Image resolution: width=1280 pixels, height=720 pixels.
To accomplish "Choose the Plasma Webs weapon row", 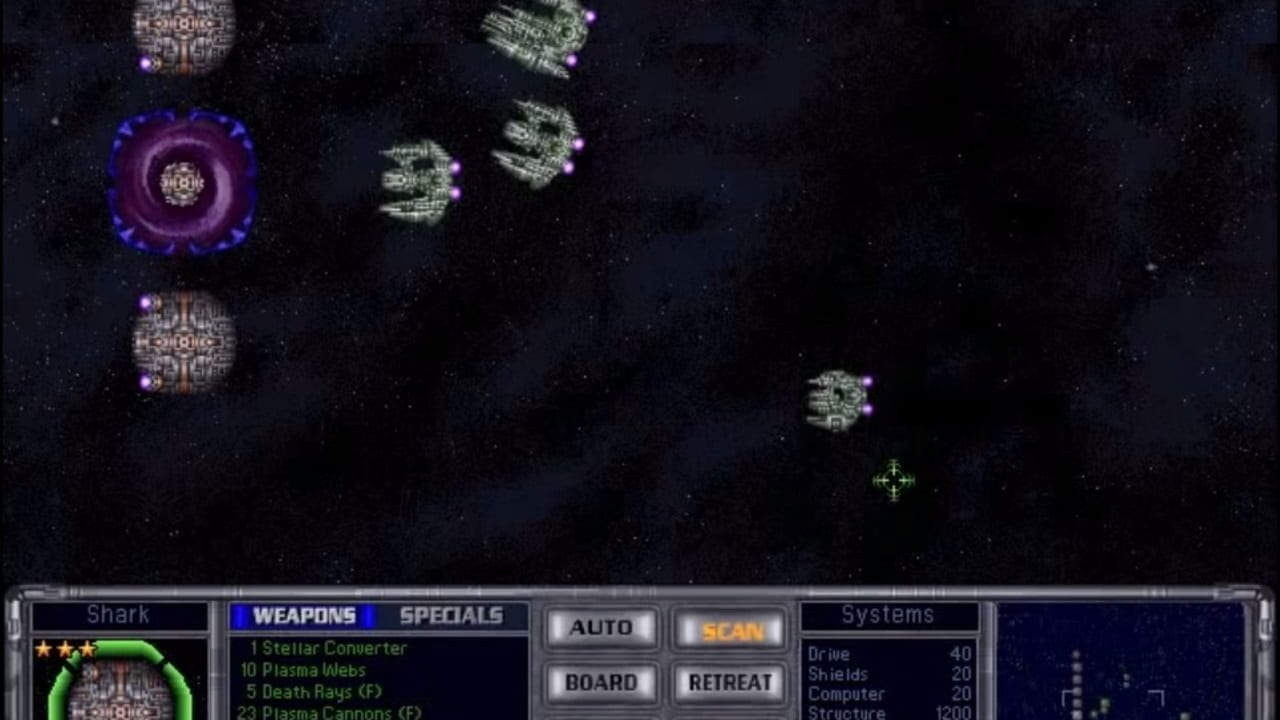I will tap(303, 670).
